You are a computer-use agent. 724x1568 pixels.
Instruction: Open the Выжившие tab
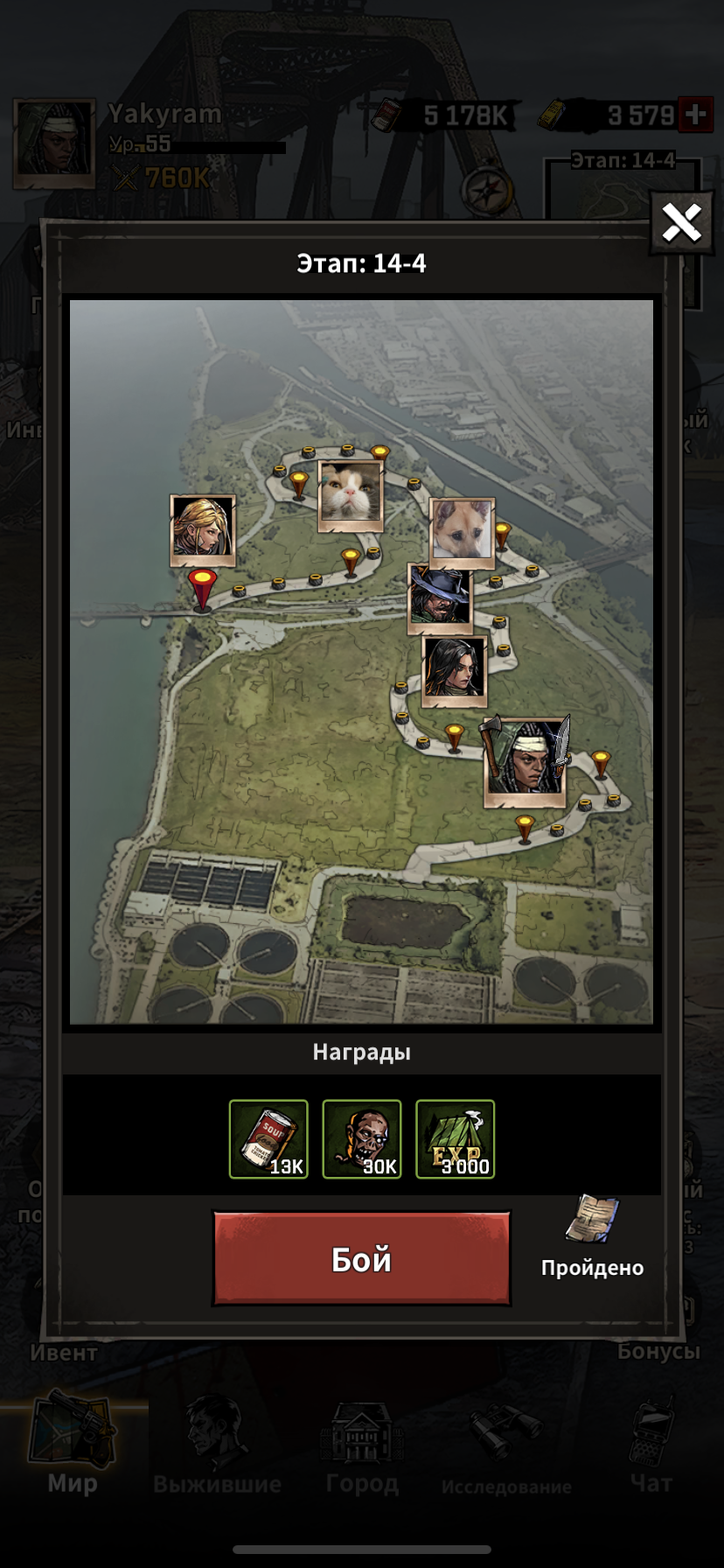tap(217, 1445)
